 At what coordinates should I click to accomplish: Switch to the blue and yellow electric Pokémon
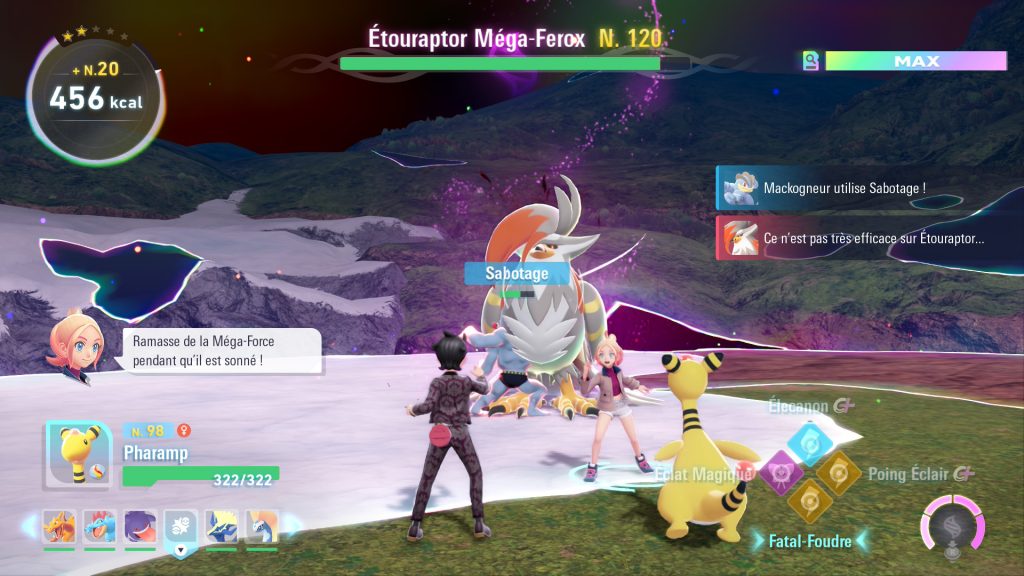click(221, 526)
